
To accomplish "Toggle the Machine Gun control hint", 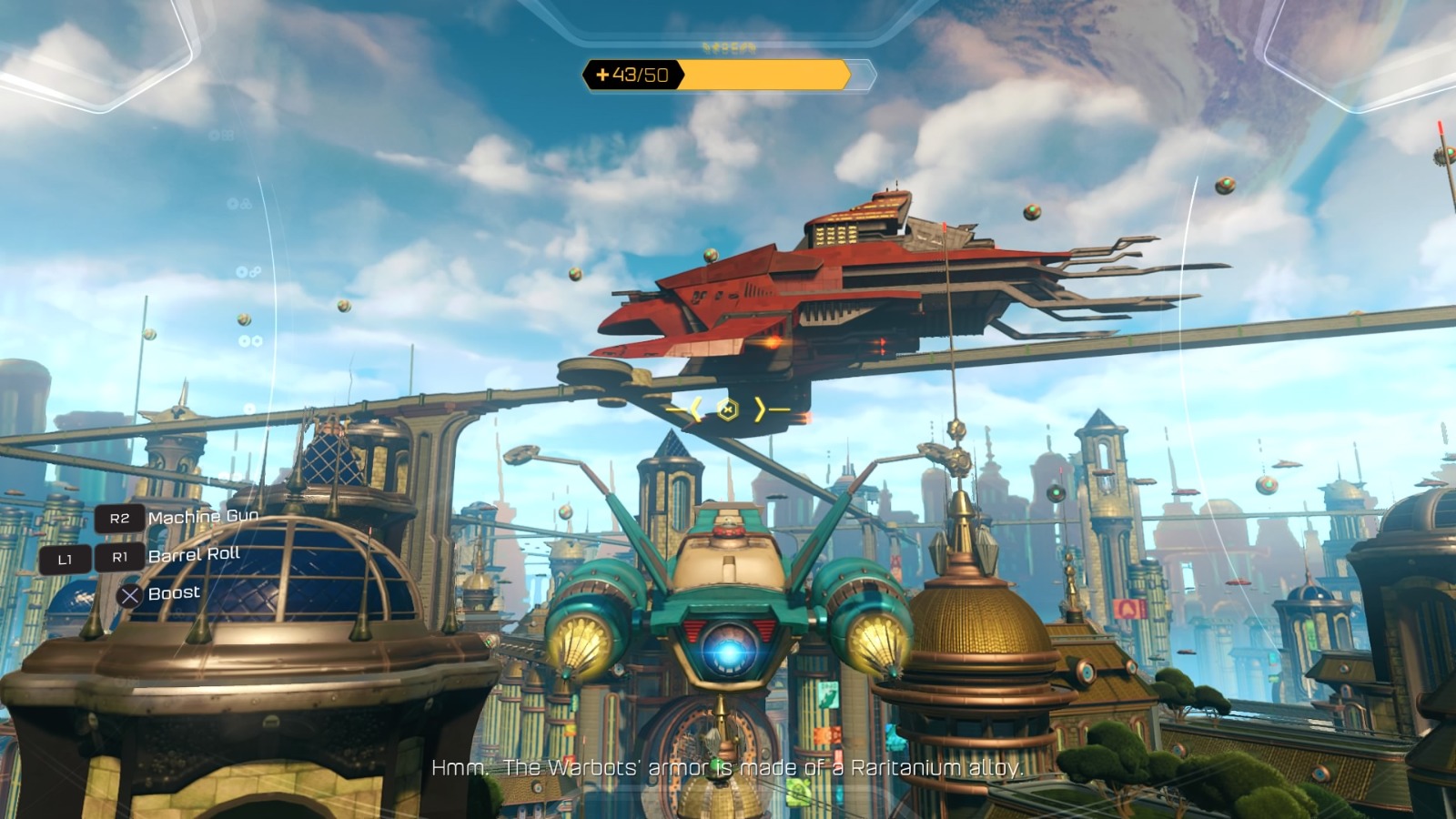I will point(204,516).
